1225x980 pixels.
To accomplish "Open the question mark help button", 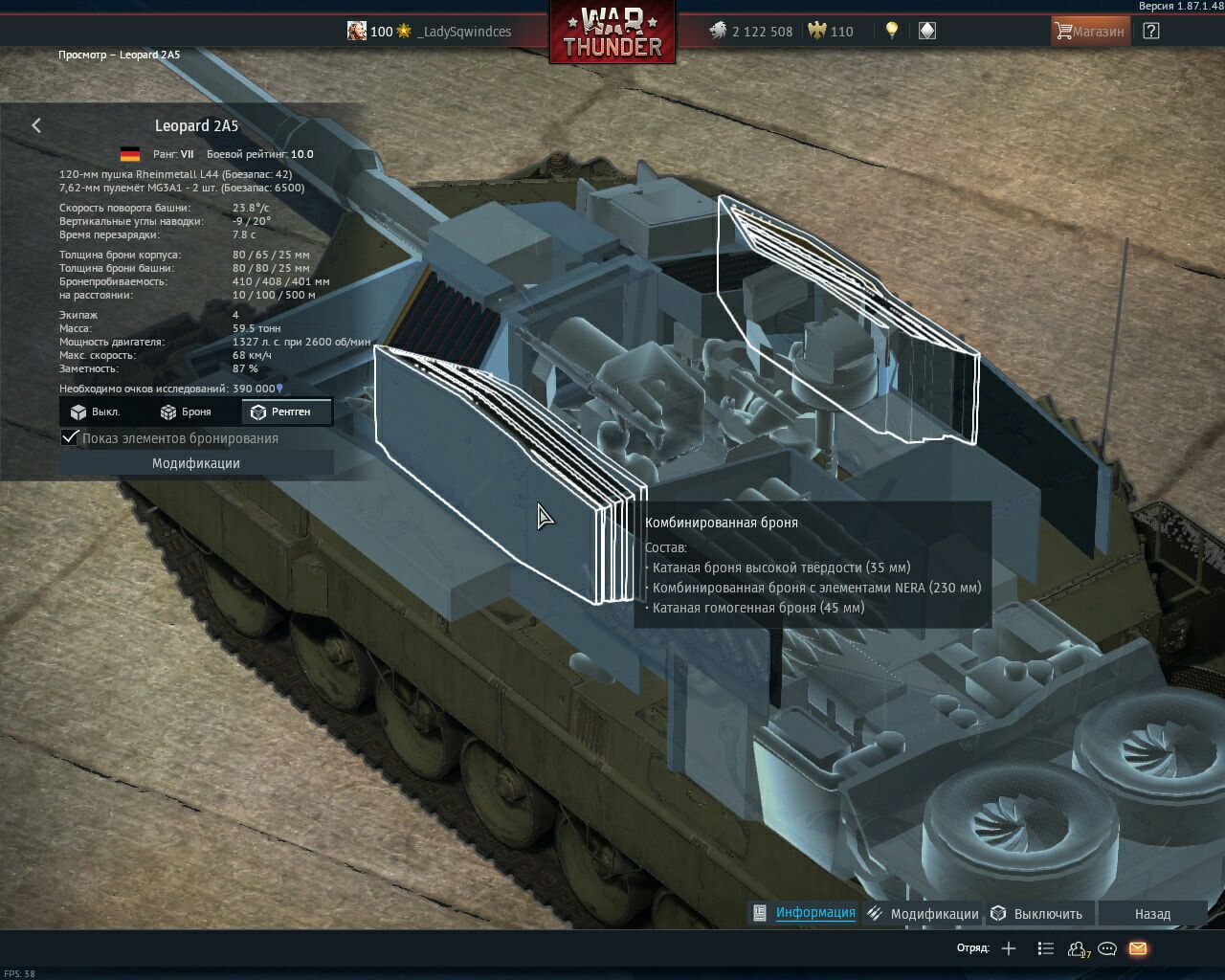I will pyautogui.click(x=1151, y=31).
